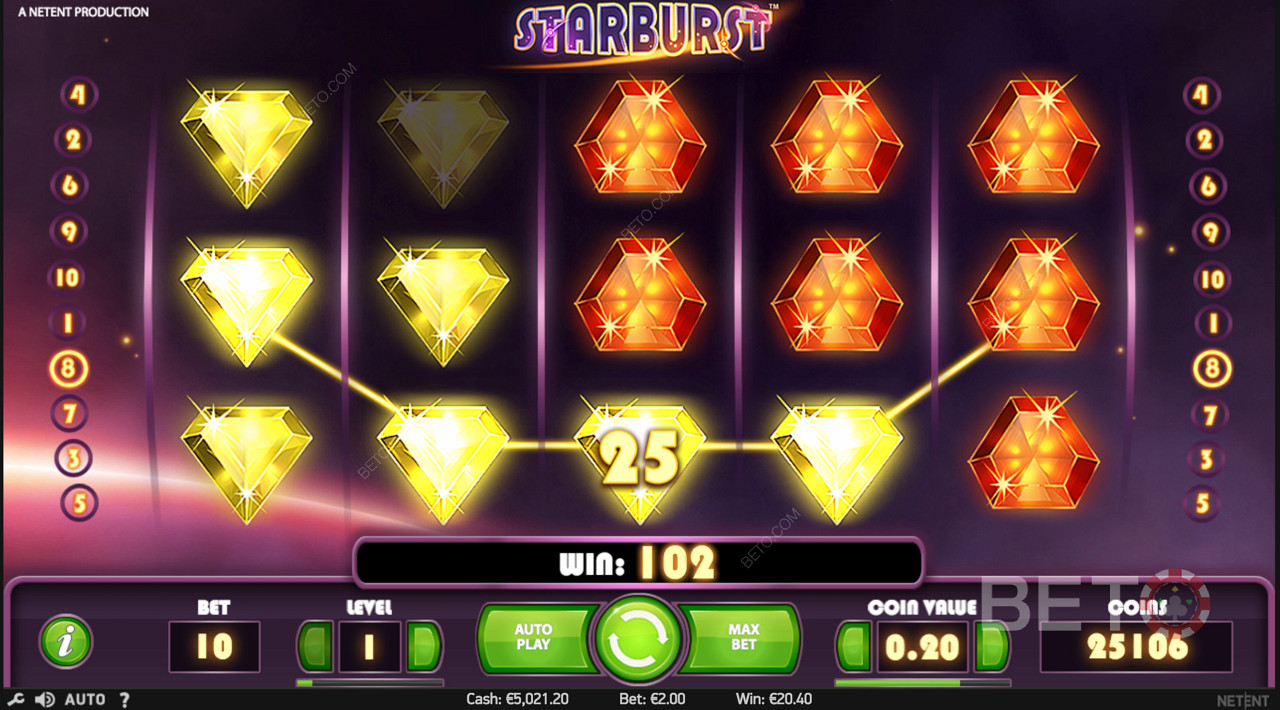
Task: Decrease the bet level
Action: 317,647
